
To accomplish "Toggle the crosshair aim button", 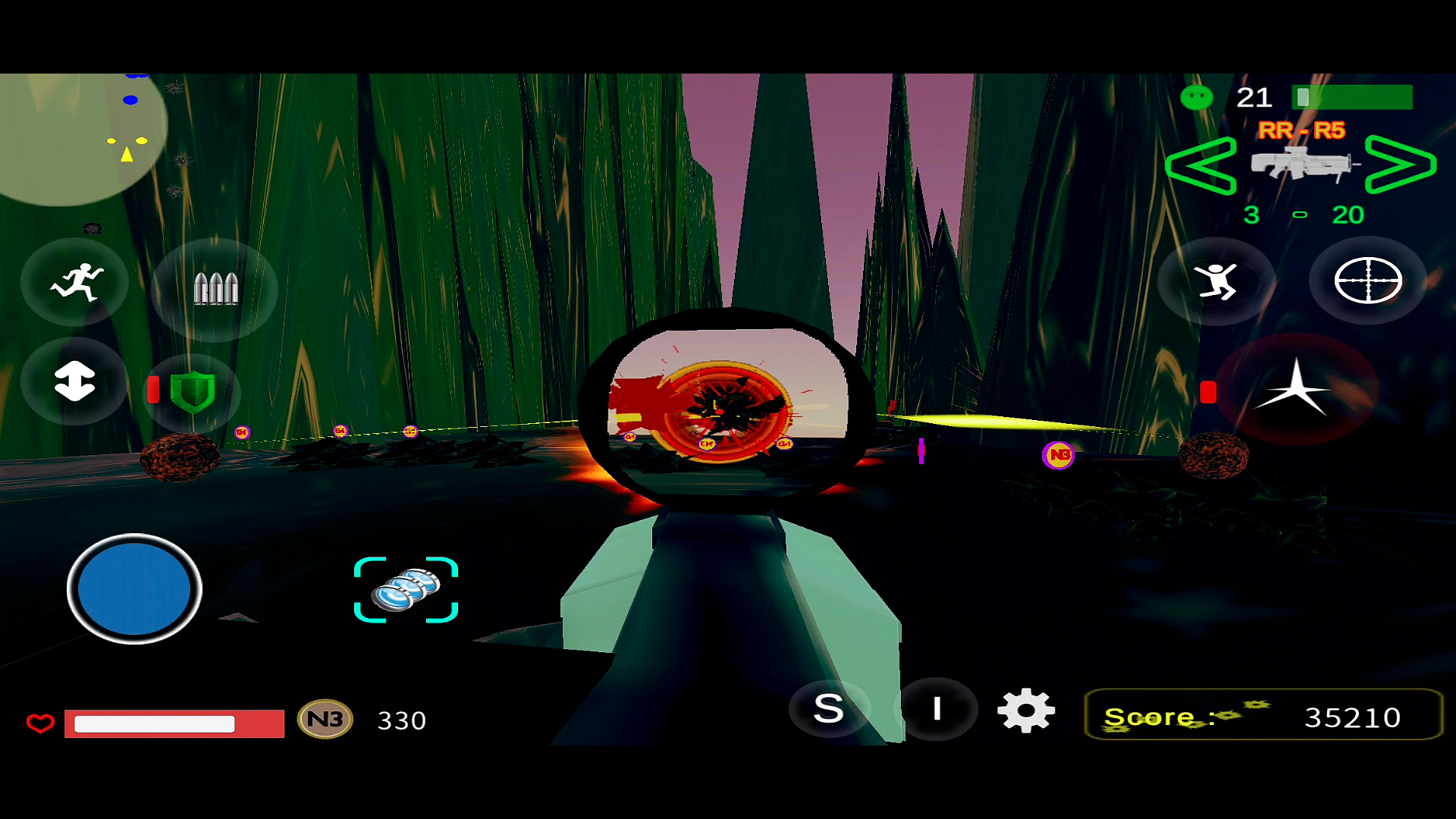I will [x=1367, y=281].
